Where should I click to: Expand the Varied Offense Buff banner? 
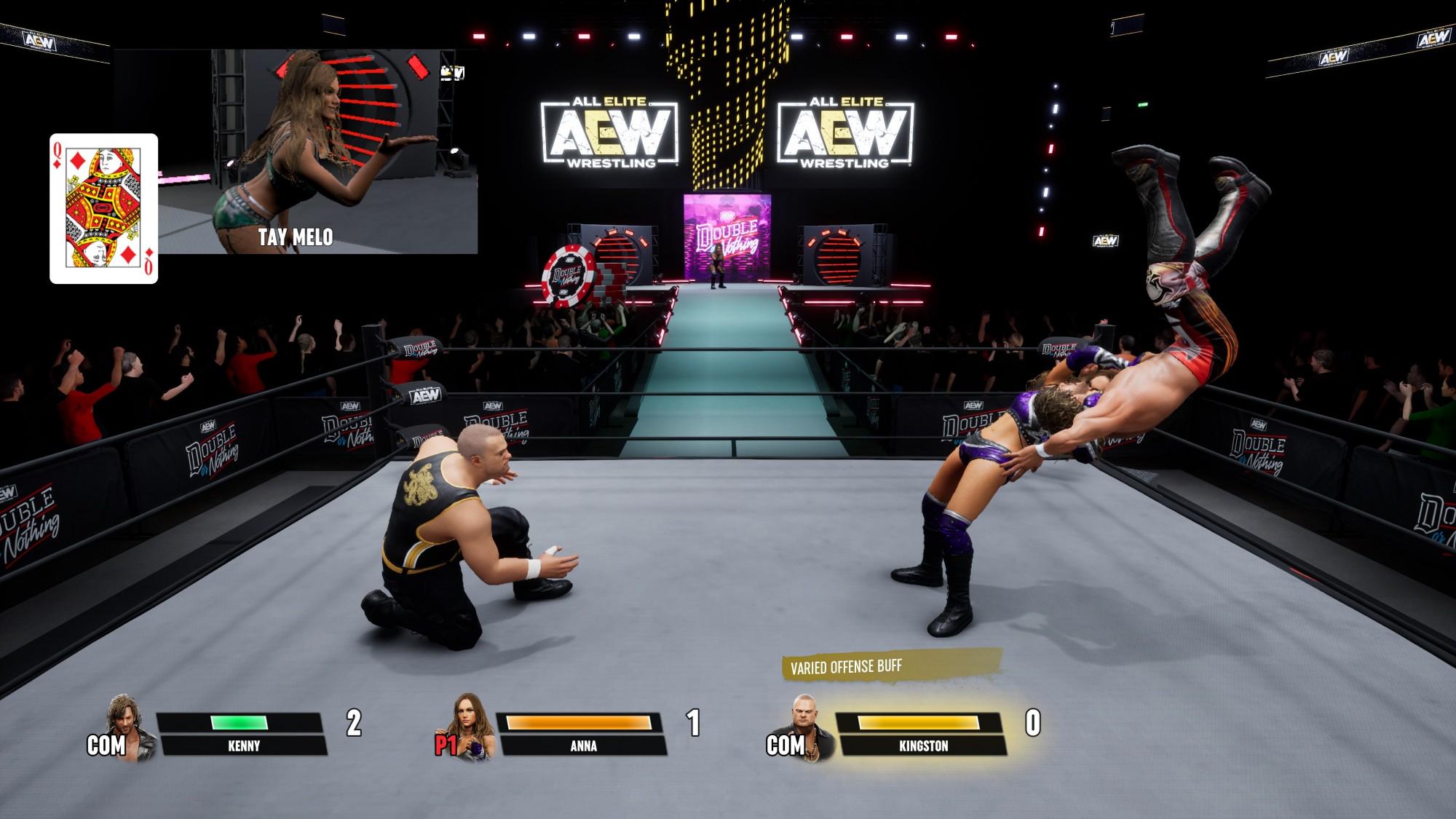coord(847,665)
